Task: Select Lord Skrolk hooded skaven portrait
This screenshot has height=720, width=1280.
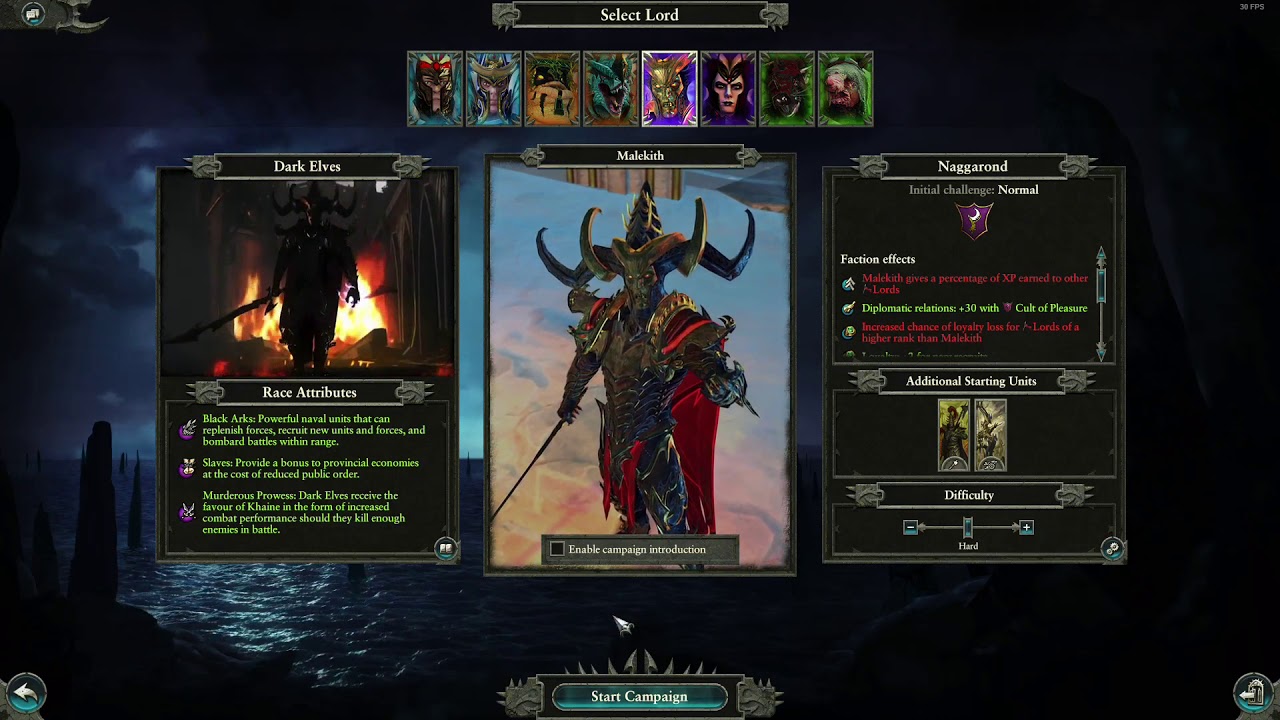Action: click(845, 89)
